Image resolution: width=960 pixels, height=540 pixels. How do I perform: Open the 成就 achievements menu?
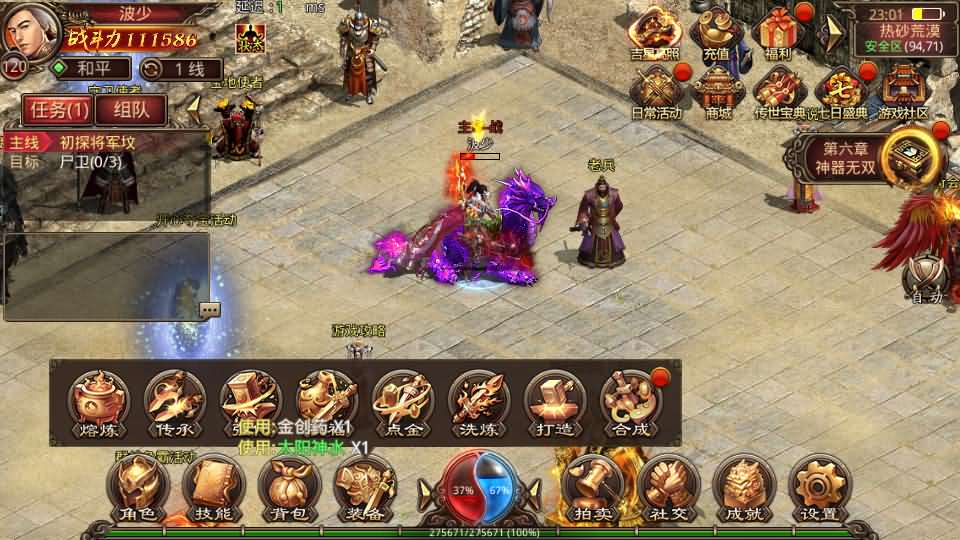tap(743, 487)
